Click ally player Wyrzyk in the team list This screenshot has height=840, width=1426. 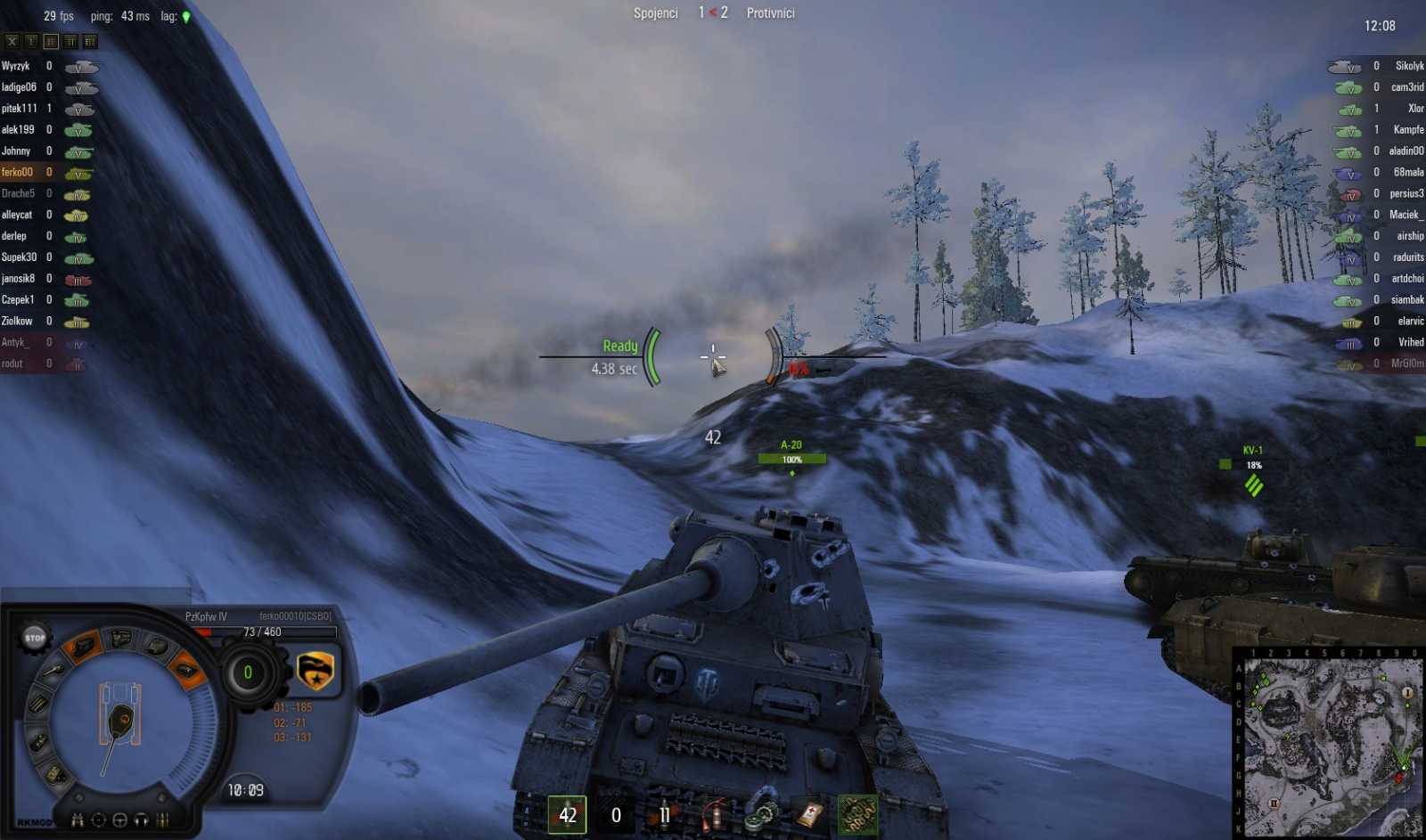tap(19, 65)
